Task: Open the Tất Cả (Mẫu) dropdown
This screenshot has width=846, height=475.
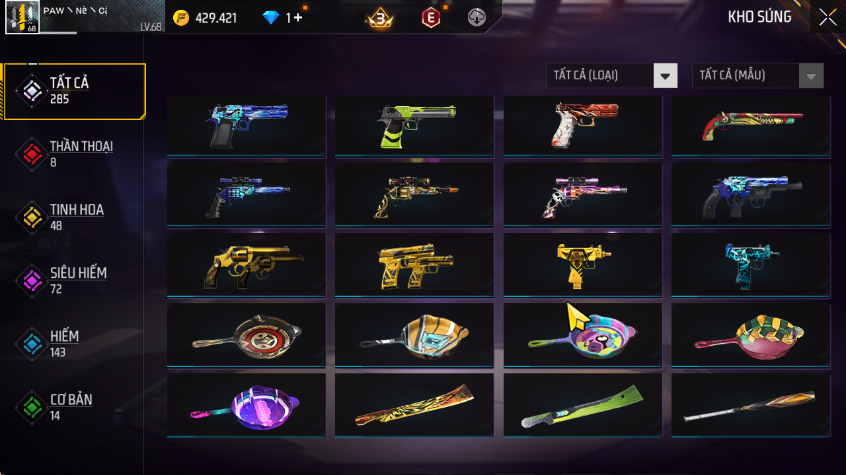Action: point(758,76)
